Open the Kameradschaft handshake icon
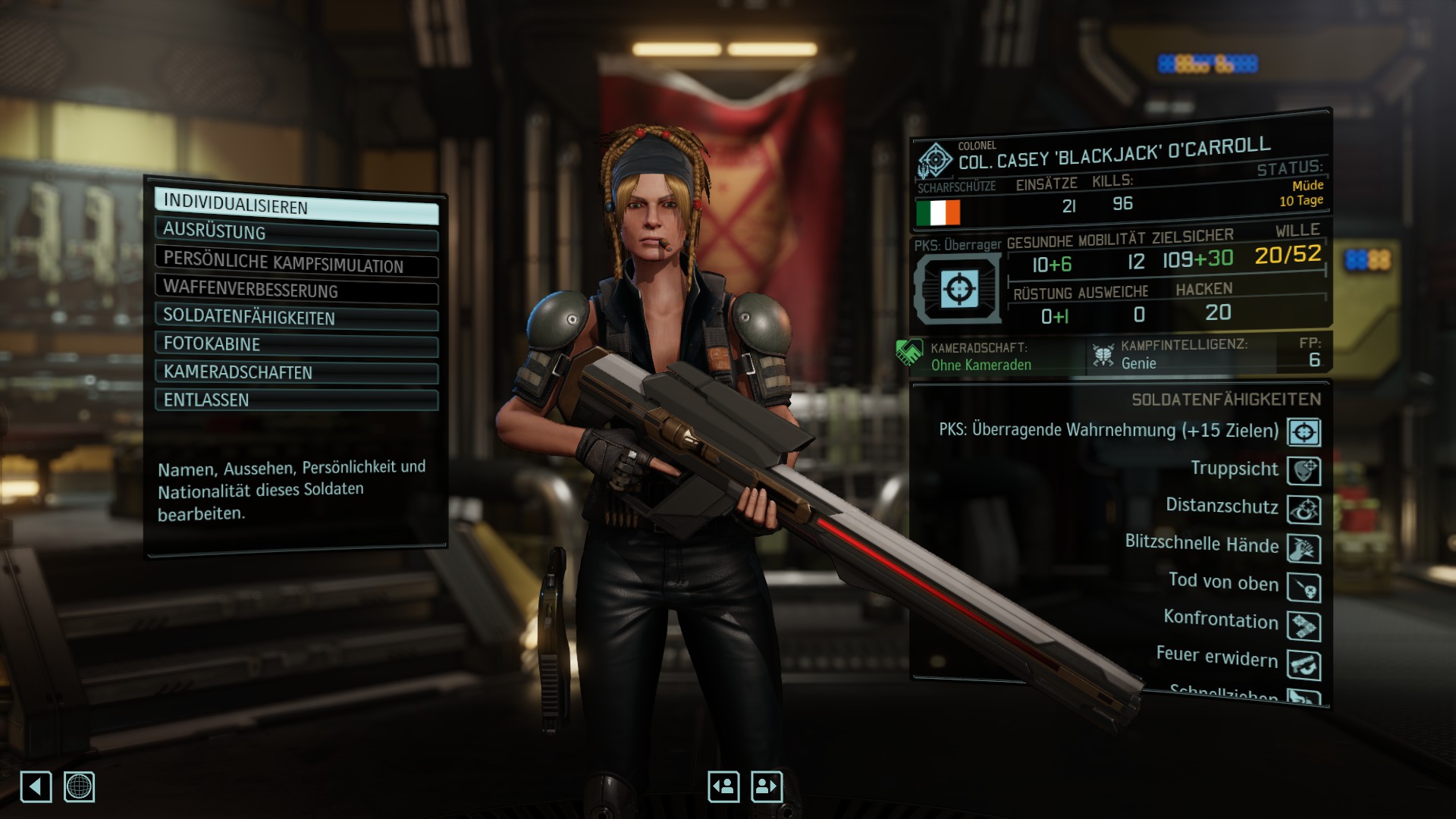 click(908, 353)
